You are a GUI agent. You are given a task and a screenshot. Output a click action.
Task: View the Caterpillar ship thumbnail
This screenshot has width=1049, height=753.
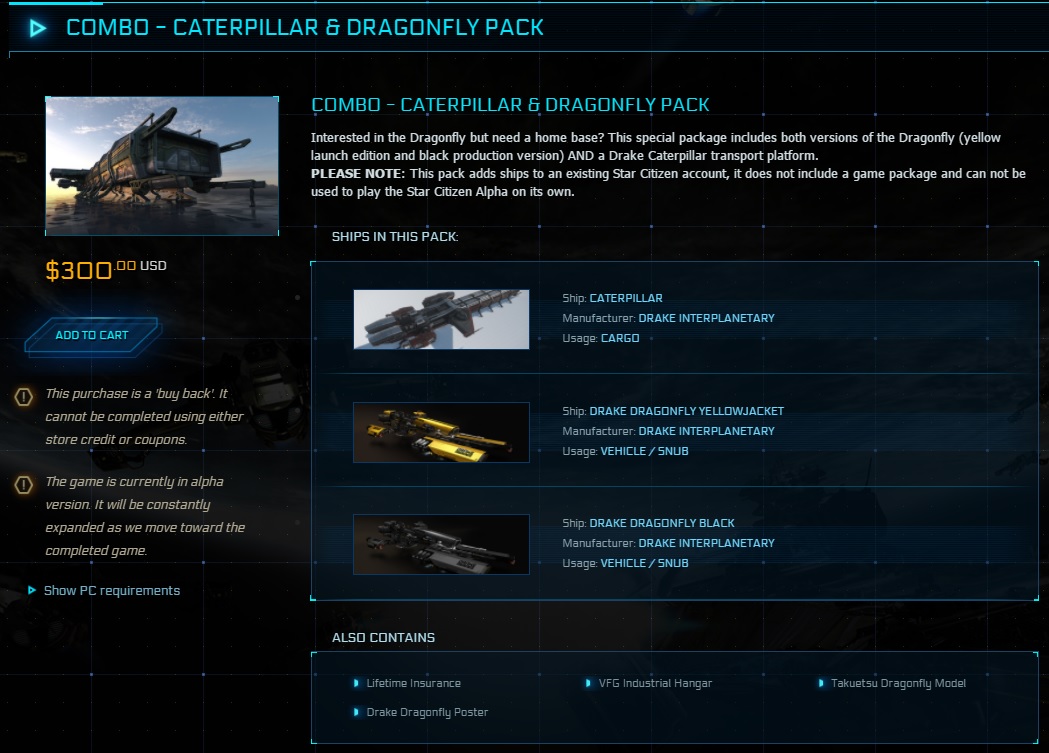441,319
